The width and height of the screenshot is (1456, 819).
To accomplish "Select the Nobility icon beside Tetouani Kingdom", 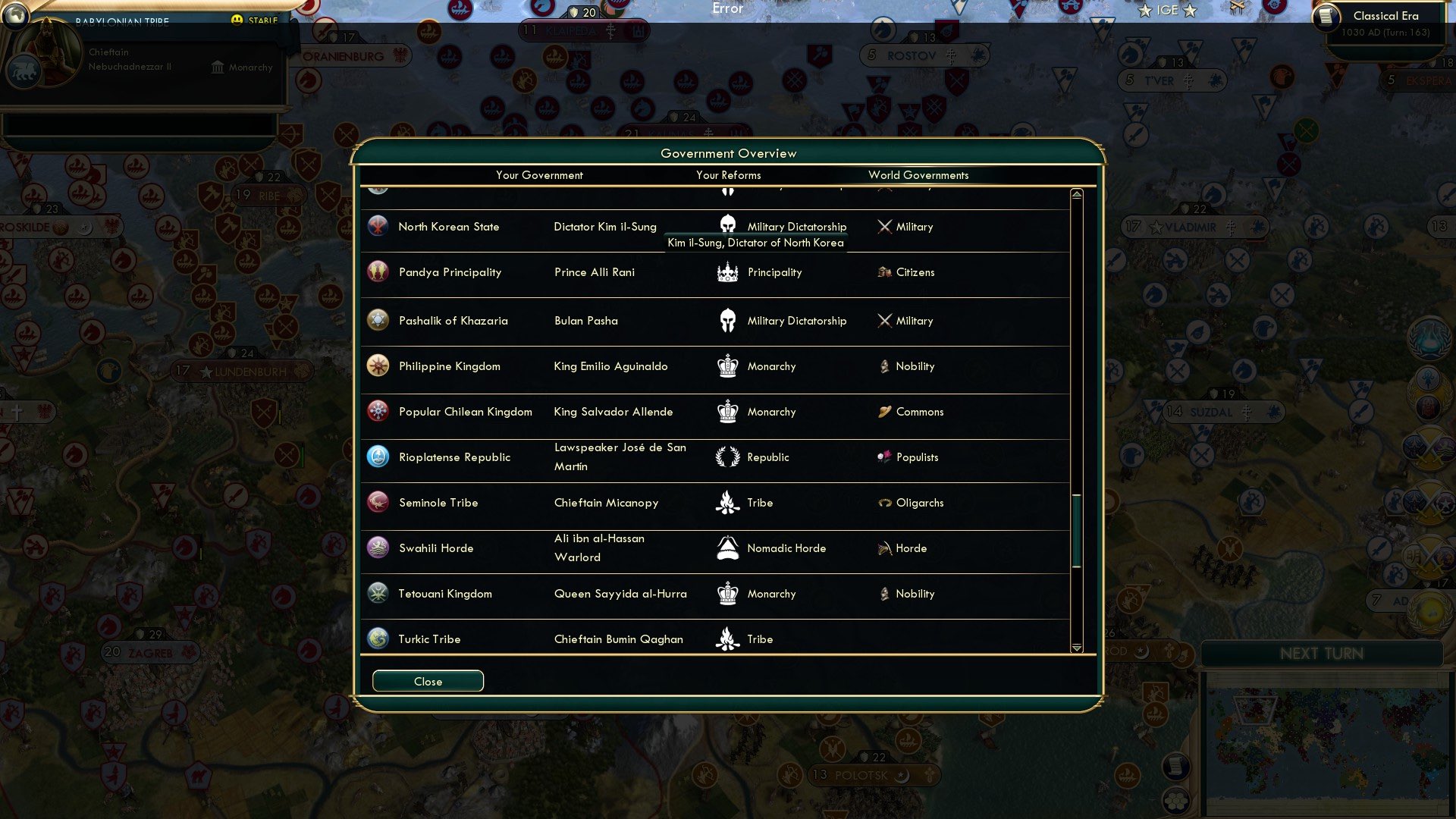I will (x=885, y=594).
